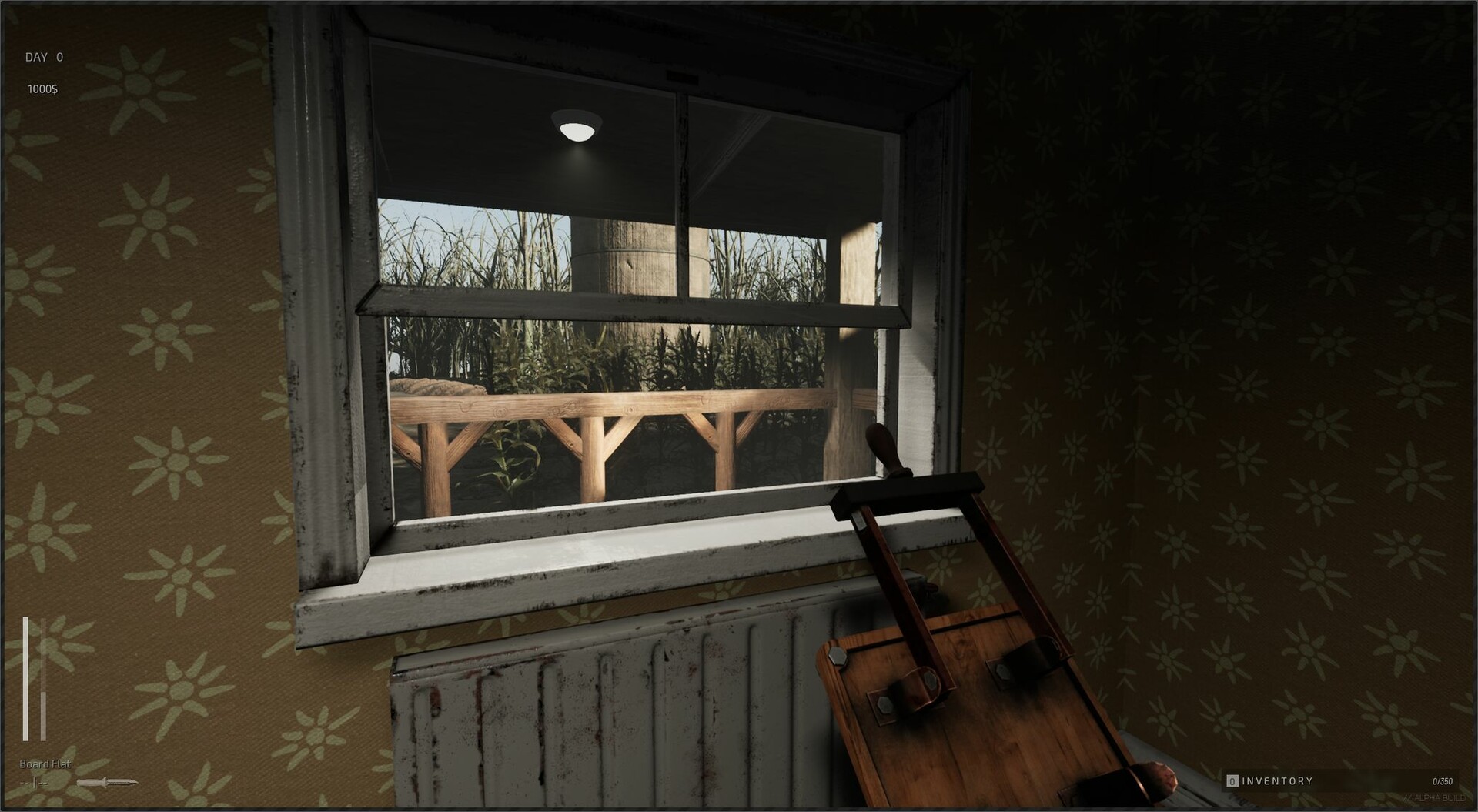Click the knife icon near Board Flat

pos(108,783)
